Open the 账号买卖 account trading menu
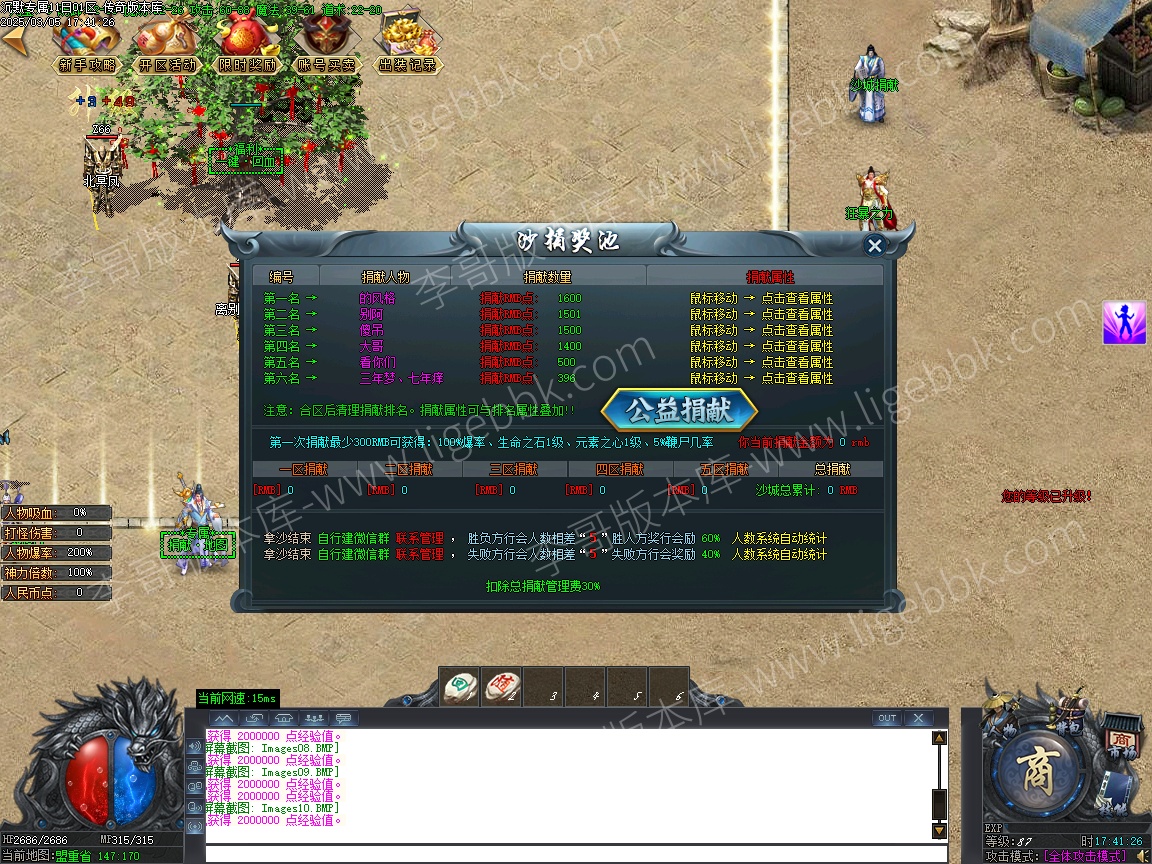 [x=327, y=45]
